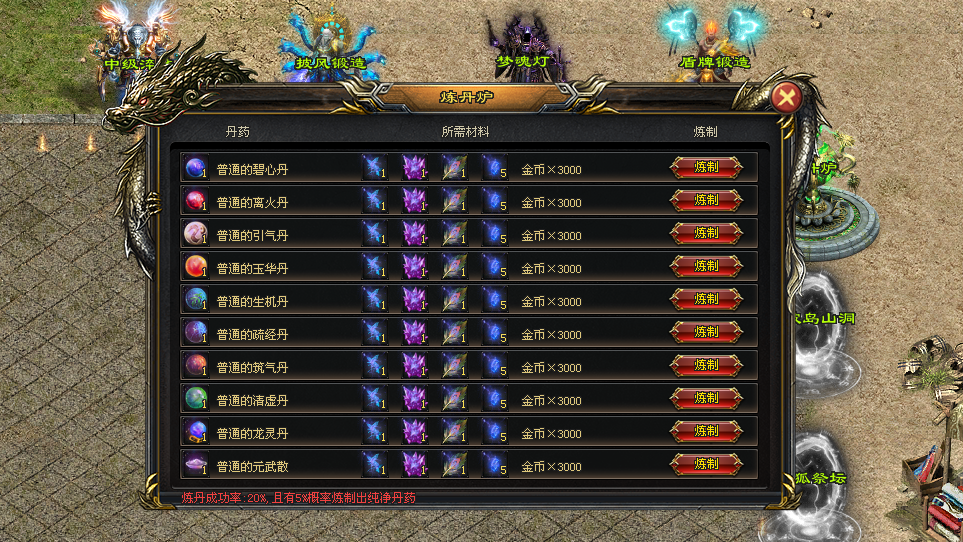Inspect the 筑气丹 pill icon
Viewport: 963px width, 542px height.
(x=195, y=366)
